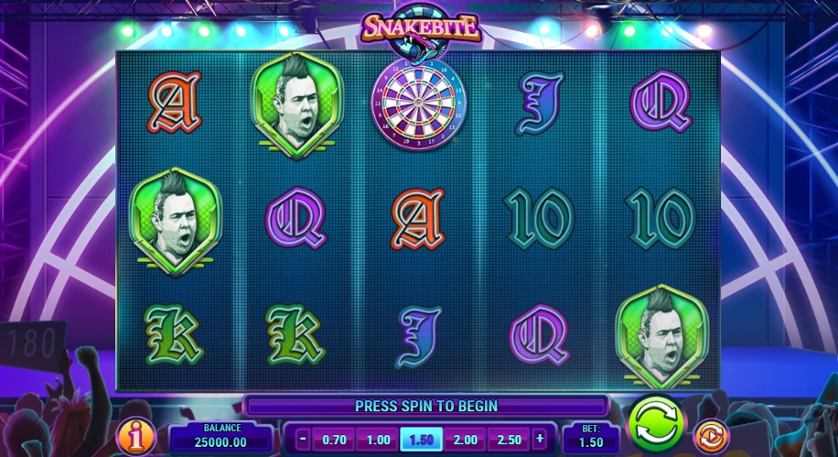Enable autoplay with the orange button
Image resolution: width=838 pixels, height=457 pixels.
[x=711, y=436]
